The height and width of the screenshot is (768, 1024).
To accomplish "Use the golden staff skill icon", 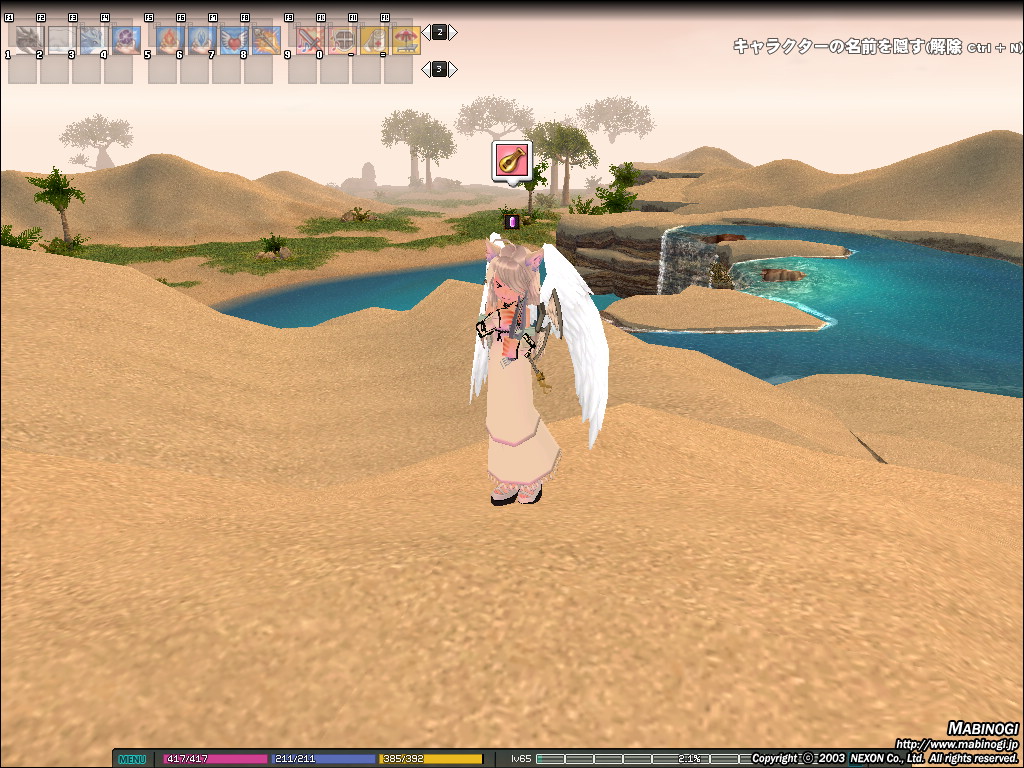I will (265, 40).
